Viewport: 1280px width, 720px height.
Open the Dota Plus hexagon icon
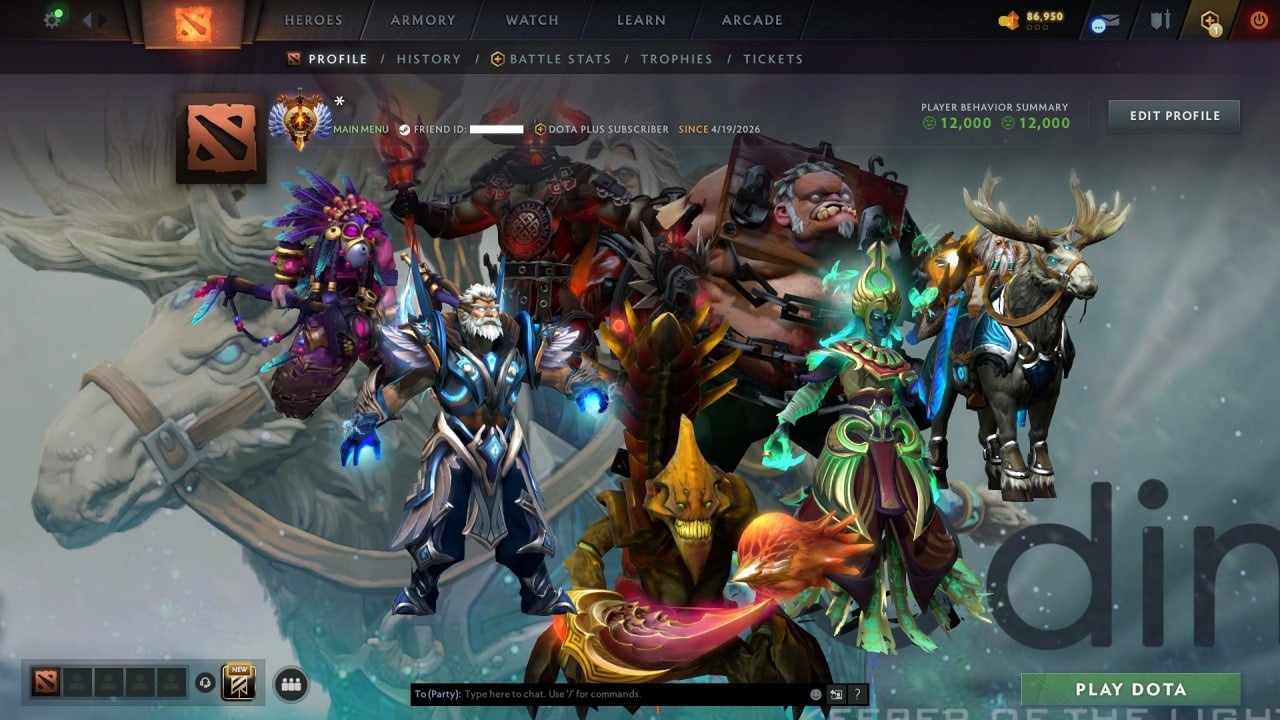(1210, 17)
